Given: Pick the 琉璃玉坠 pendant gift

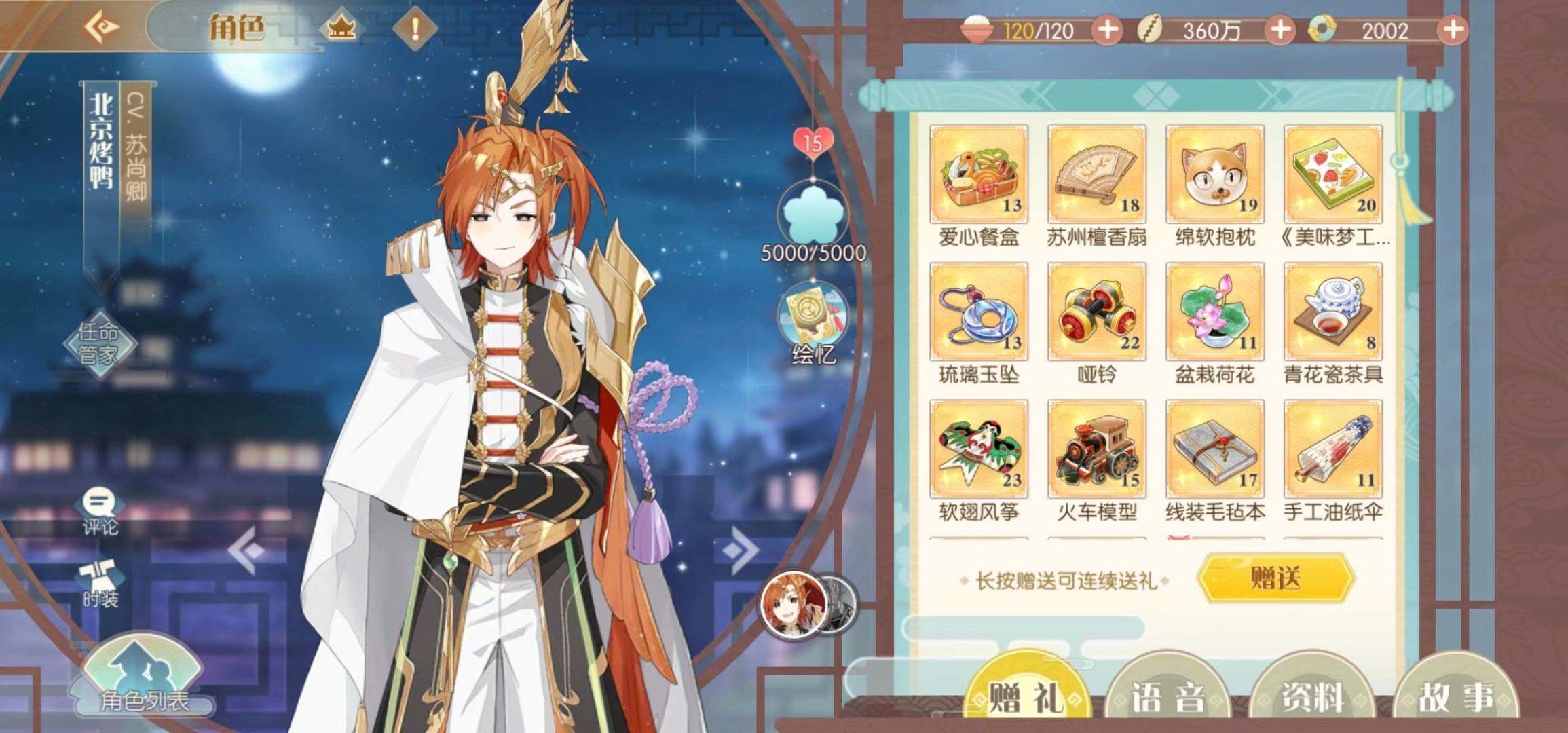Looking at the screenshot, I should tap(979, 312).
